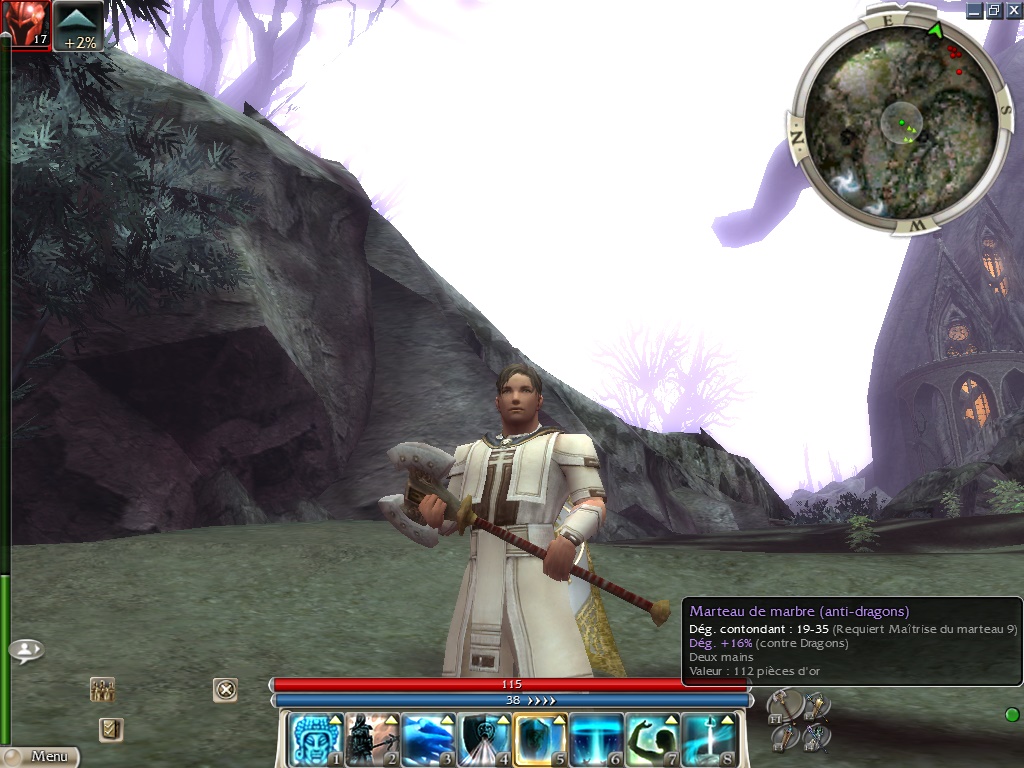Activate the blue mask face skill

(x=316, y=740)
